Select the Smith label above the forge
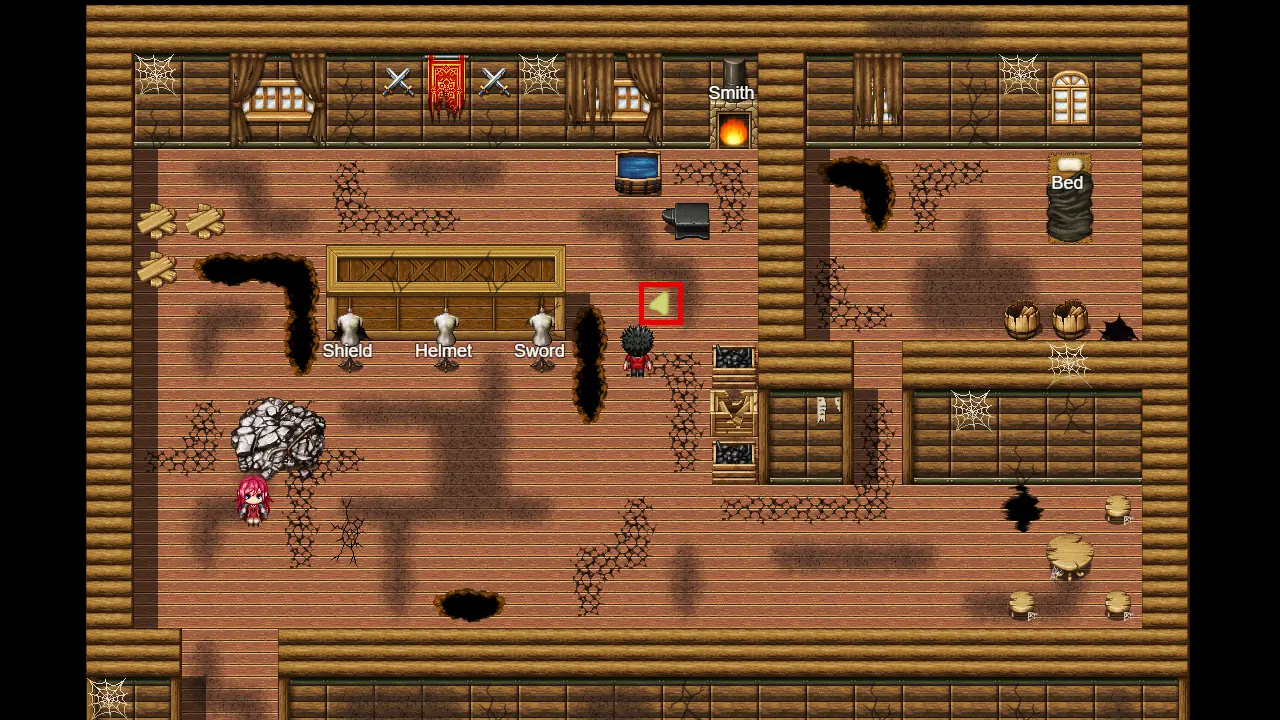The image size is (1280, 720). click(731, 93)
